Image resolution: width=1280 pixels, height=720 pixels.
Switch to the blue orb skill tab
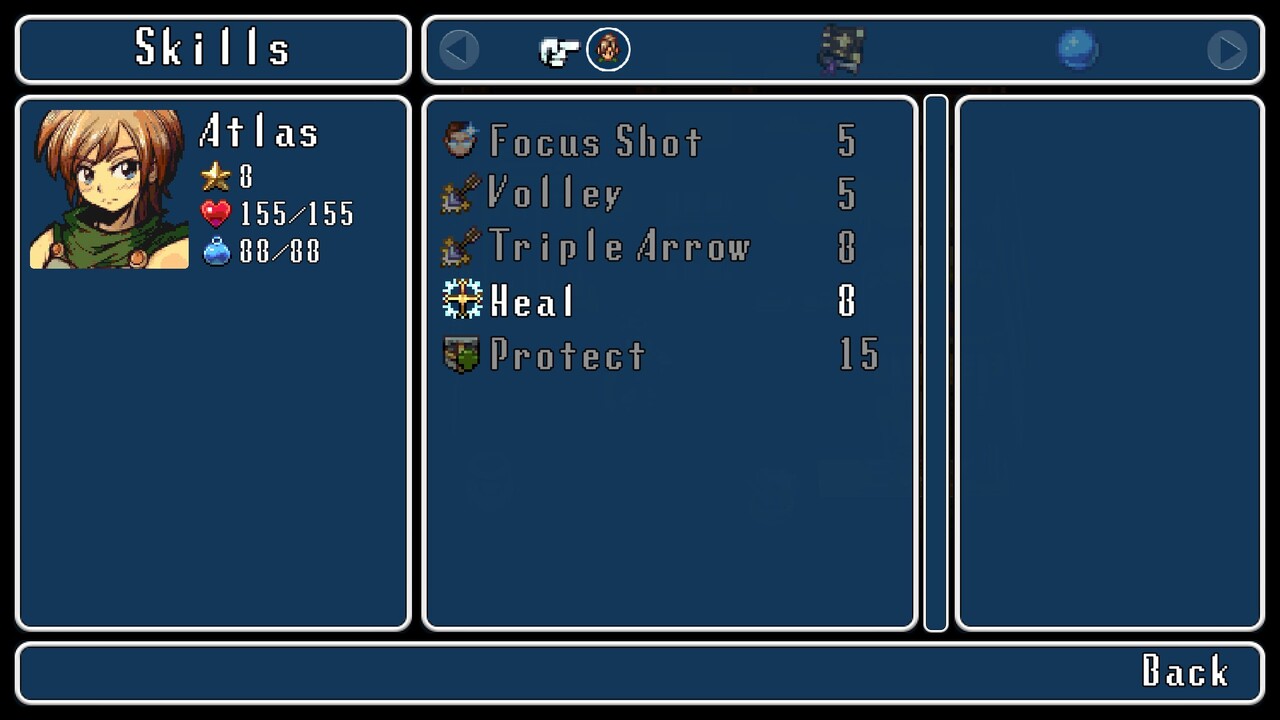(1077, 49)
